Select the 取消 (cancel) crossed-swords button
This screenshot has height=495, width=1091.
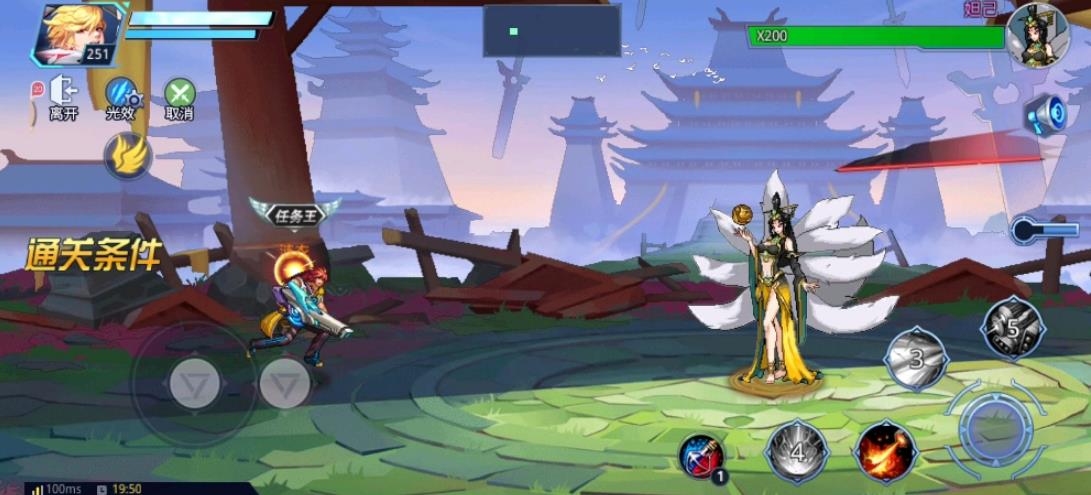(180, 97)
